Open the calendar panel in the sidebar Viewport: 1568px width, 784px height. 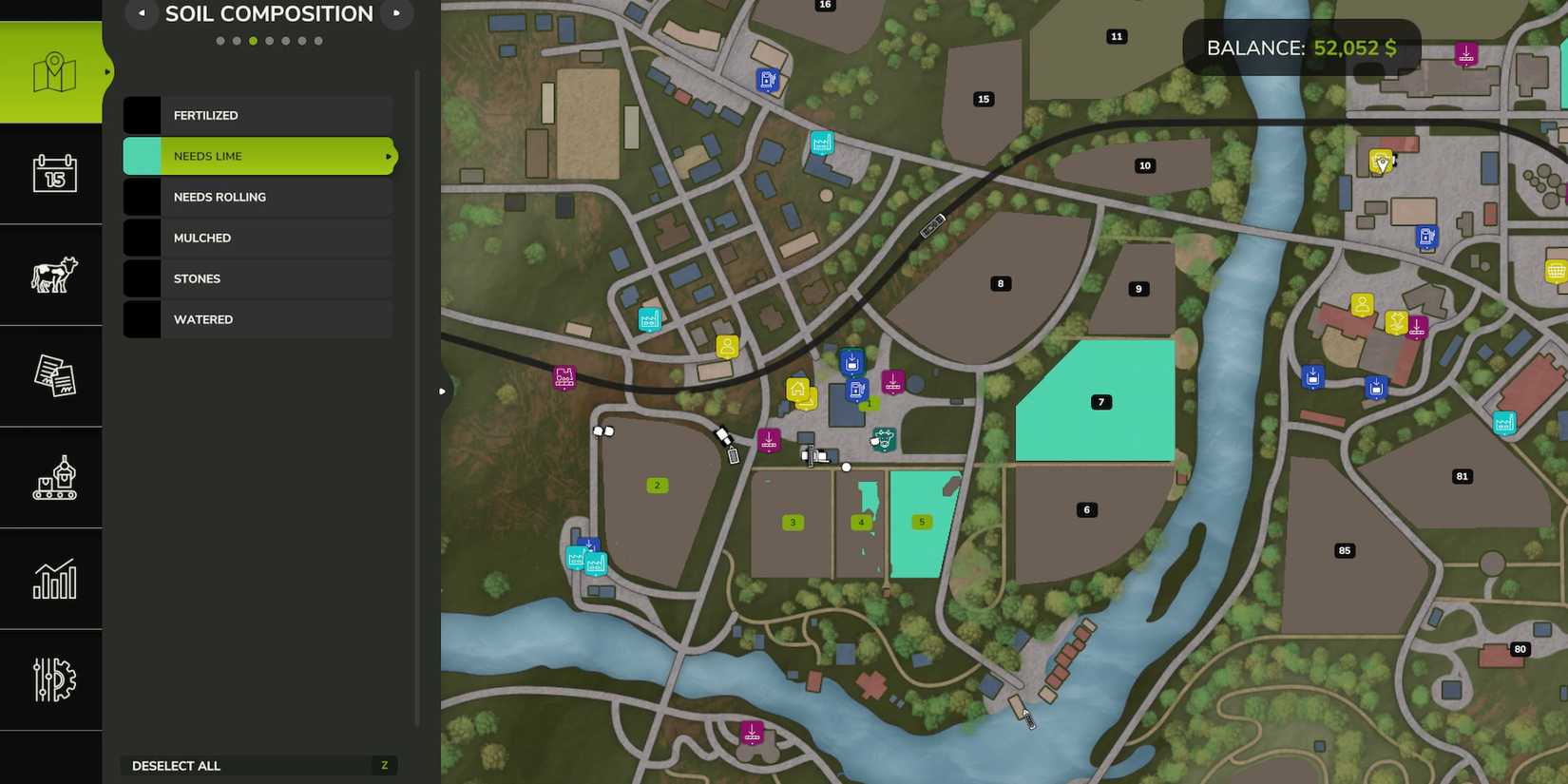coord(52,174)
